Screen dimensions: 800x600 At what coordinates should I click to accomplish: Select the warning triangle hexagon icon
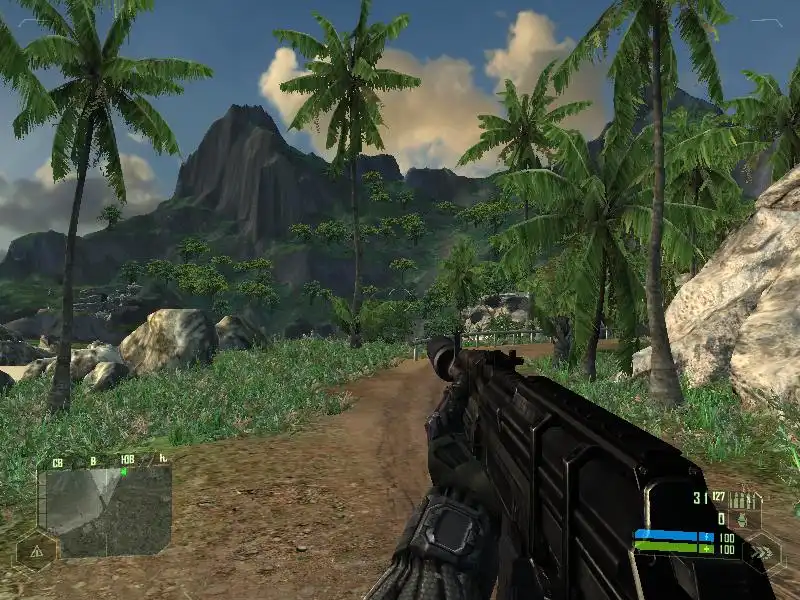[36, 550]
